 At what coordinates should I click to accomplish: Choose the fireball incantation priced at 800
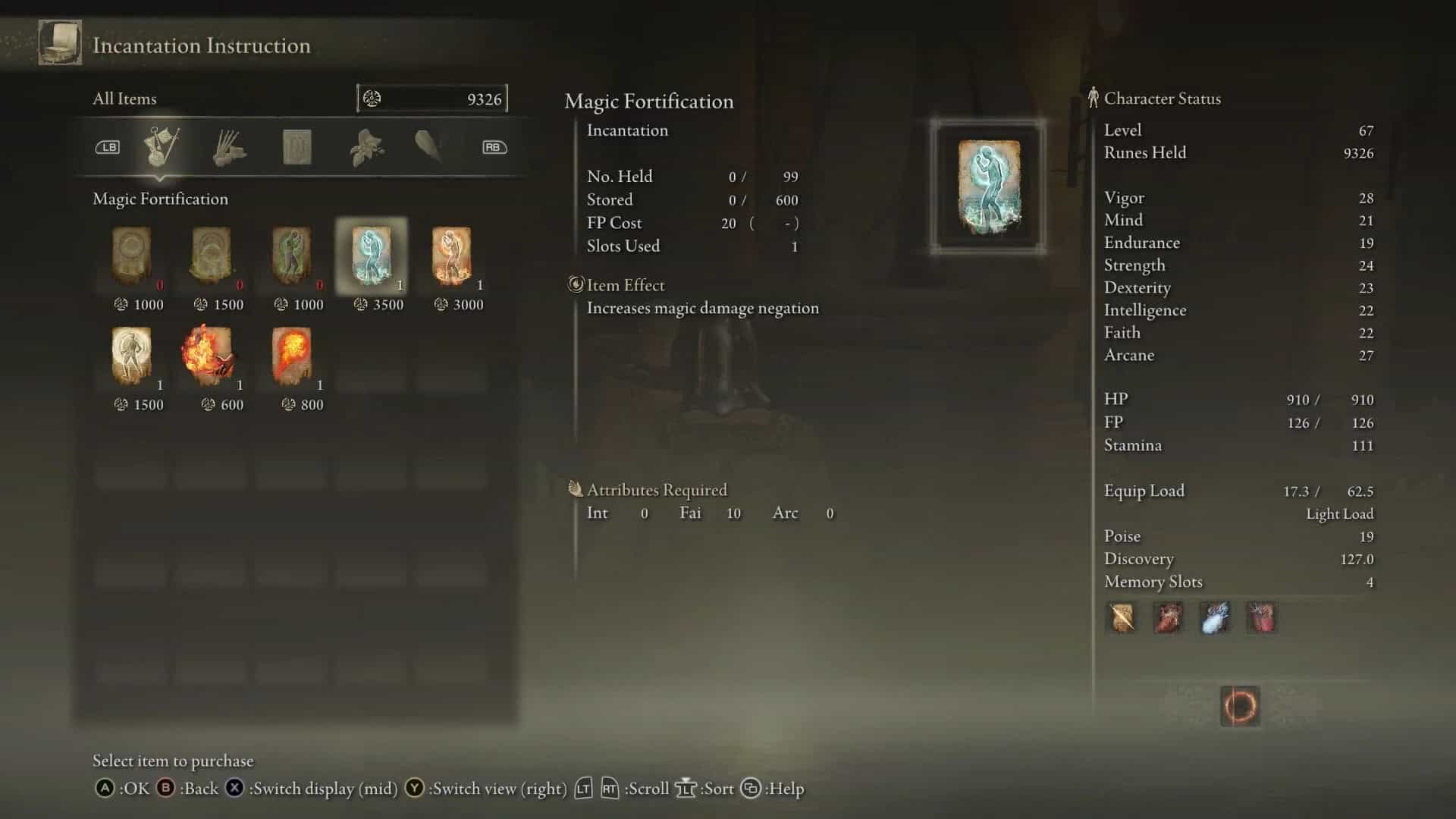click(x=292, y=356)
